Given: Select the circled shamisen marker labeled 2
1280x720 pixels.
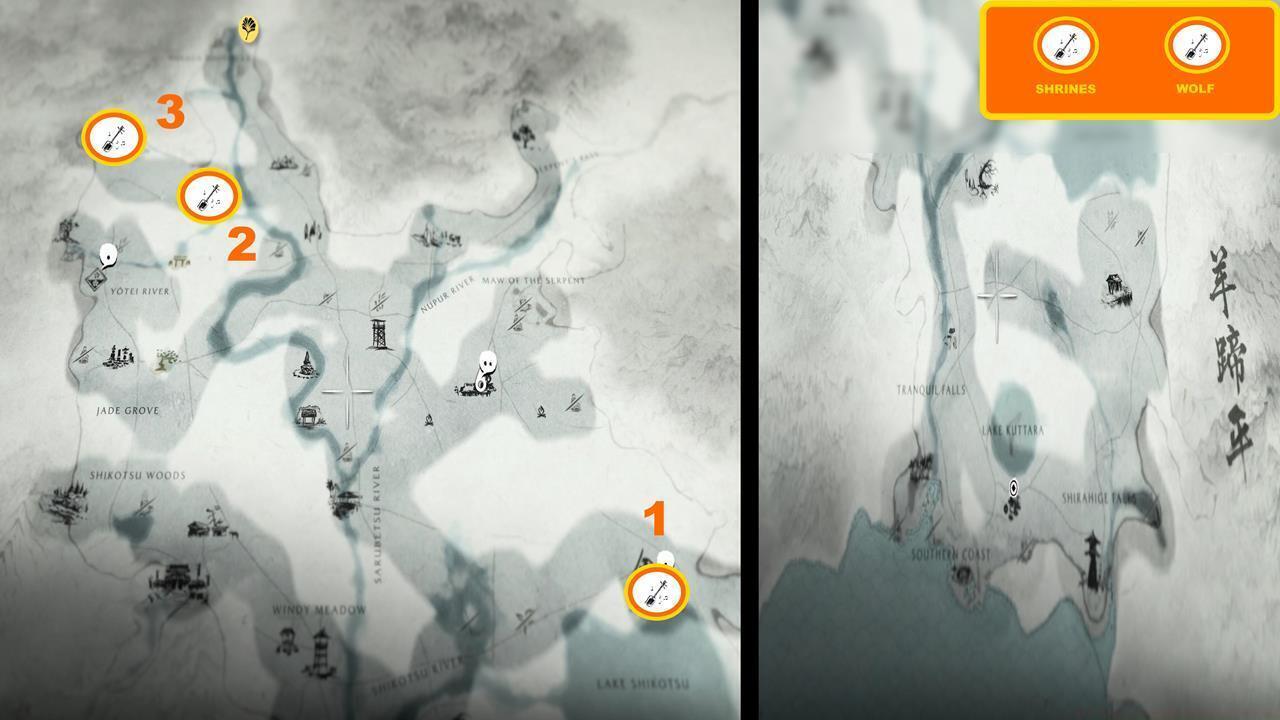Looking at the screenshot, I should (x=209, y=197).
